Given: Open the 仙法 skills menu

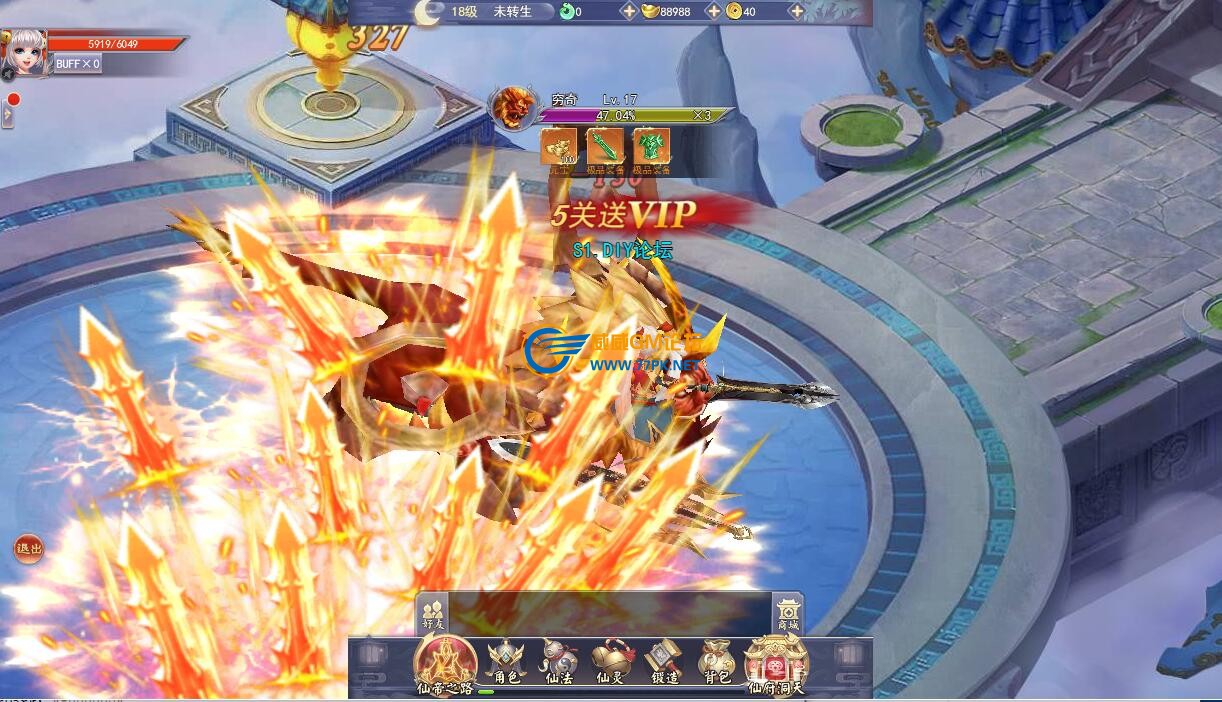Looking at the screenshot, I should point(559,663).
